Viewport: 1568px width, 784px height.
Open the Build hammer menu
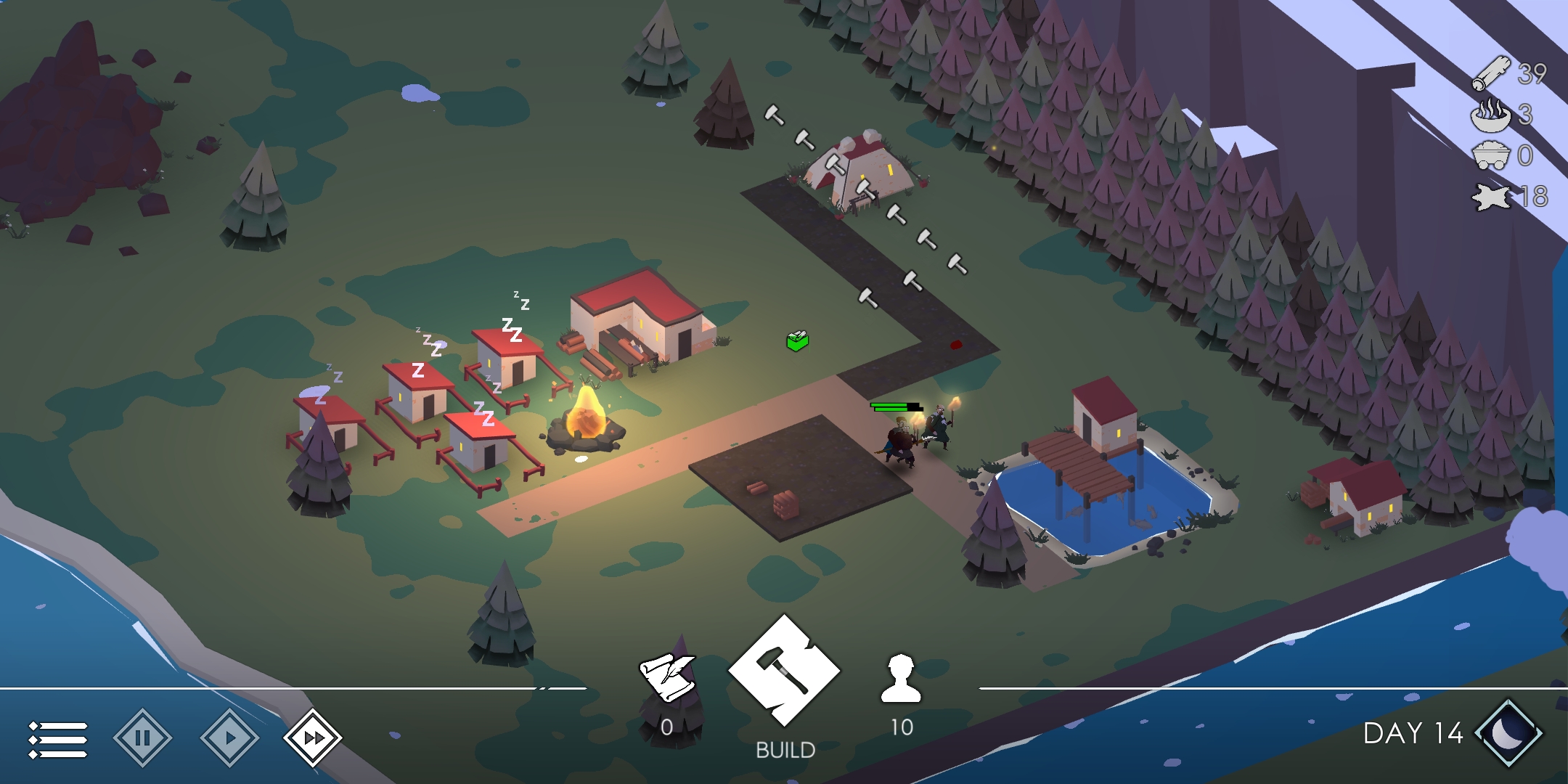[784, 669]
